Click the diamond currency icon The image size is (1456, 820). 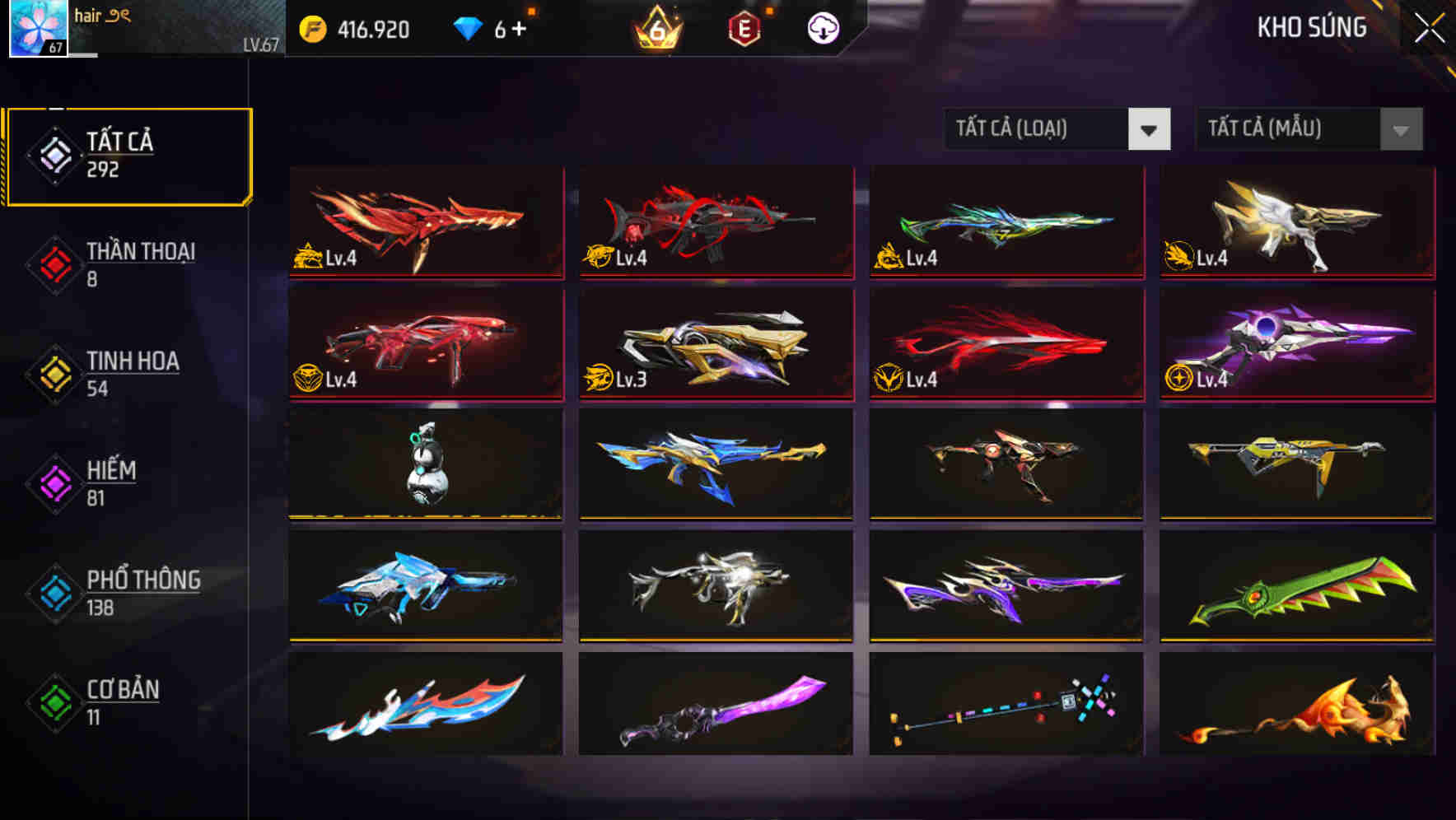(x=468, y=27)
